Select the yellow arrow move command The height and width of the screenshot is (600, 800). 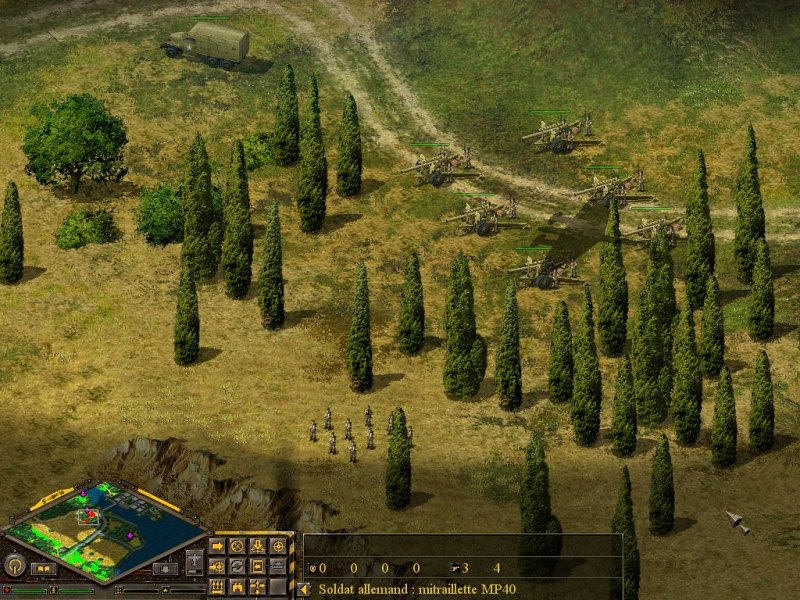(x=217, y=546)
